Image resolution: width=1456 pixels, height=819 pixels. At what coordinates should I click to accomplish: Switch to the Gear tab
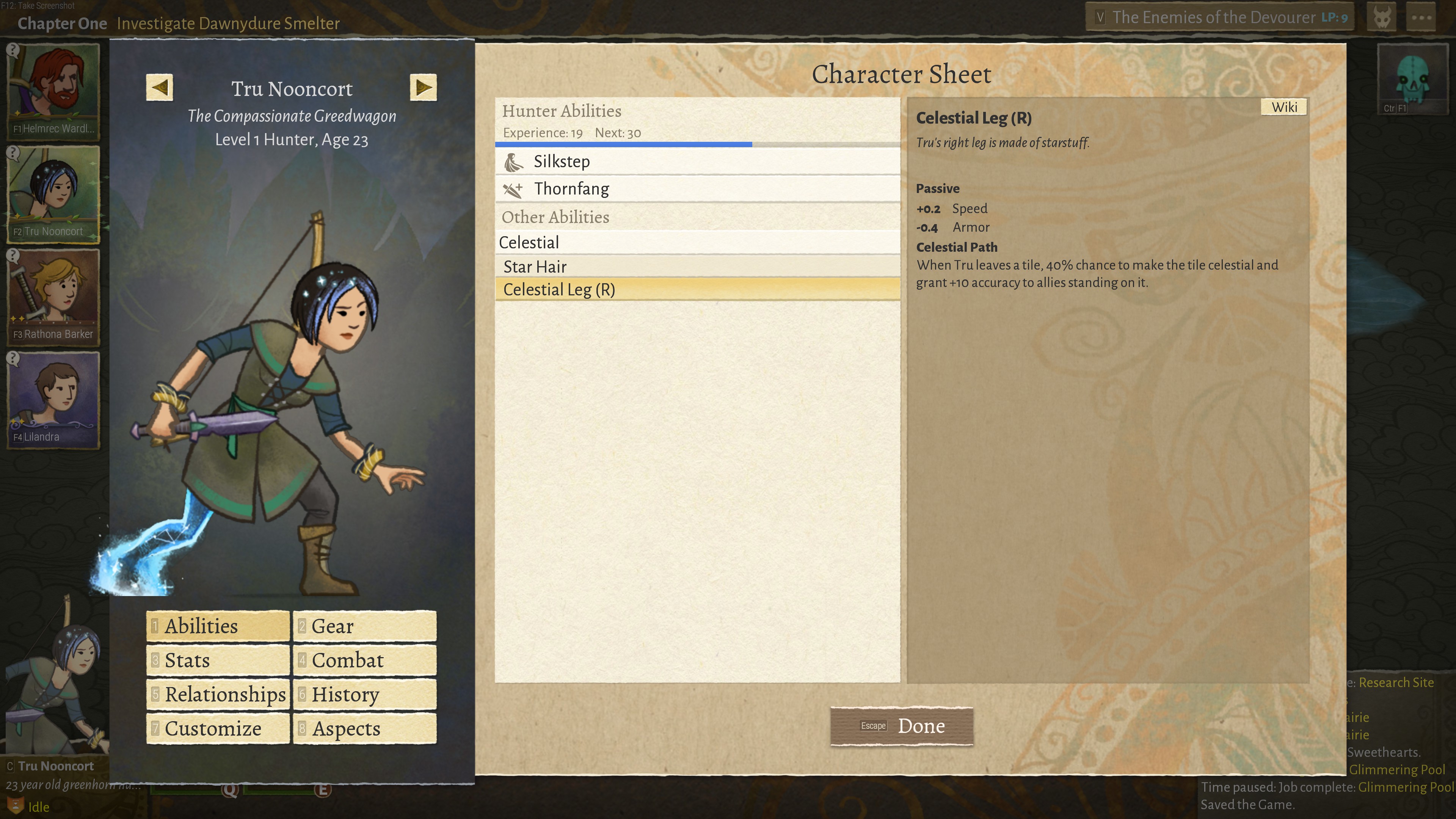point(364,626)
